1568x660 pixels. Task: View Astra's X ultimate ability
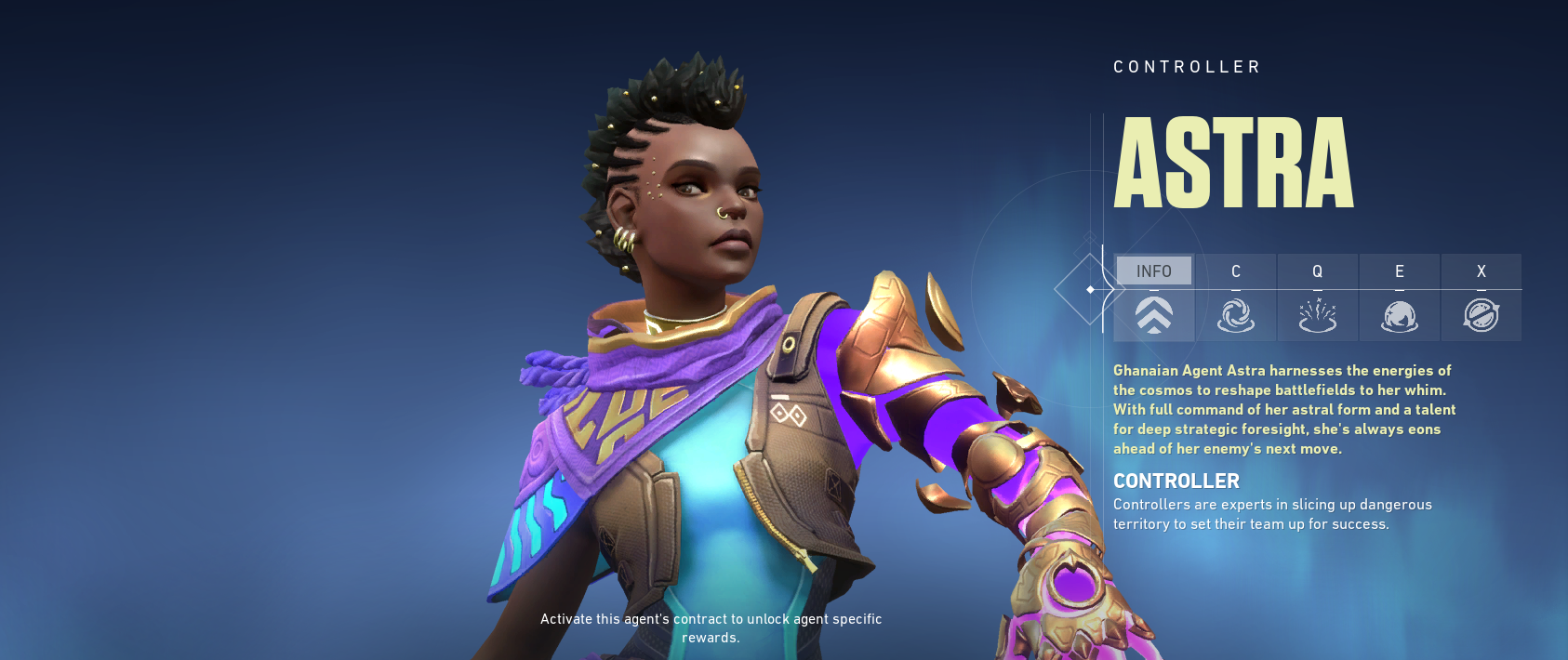(1481, 297)
